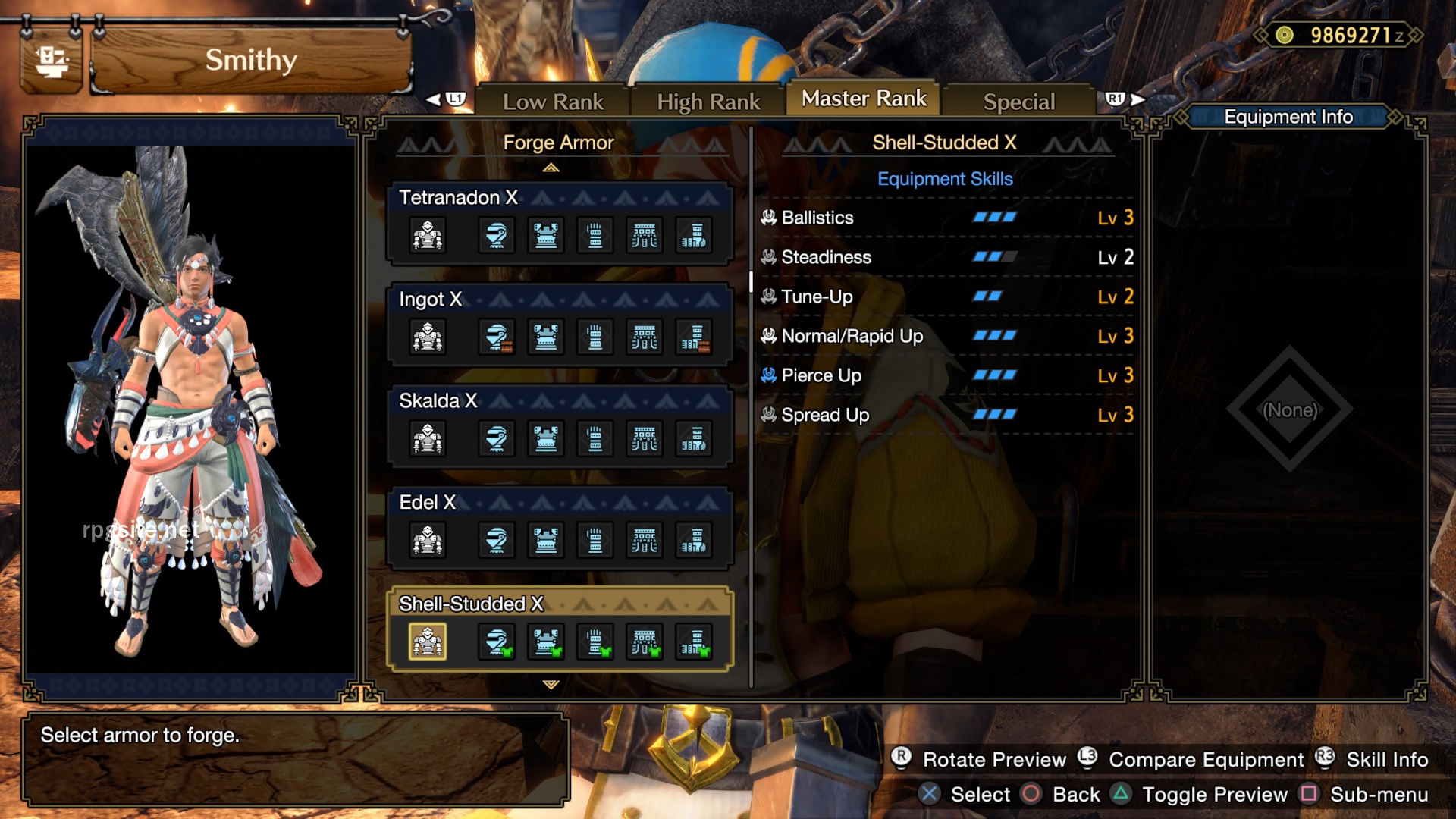Click the Ballistics skill icon
This screenshot has height=819, width=1456.
(770, 218)
